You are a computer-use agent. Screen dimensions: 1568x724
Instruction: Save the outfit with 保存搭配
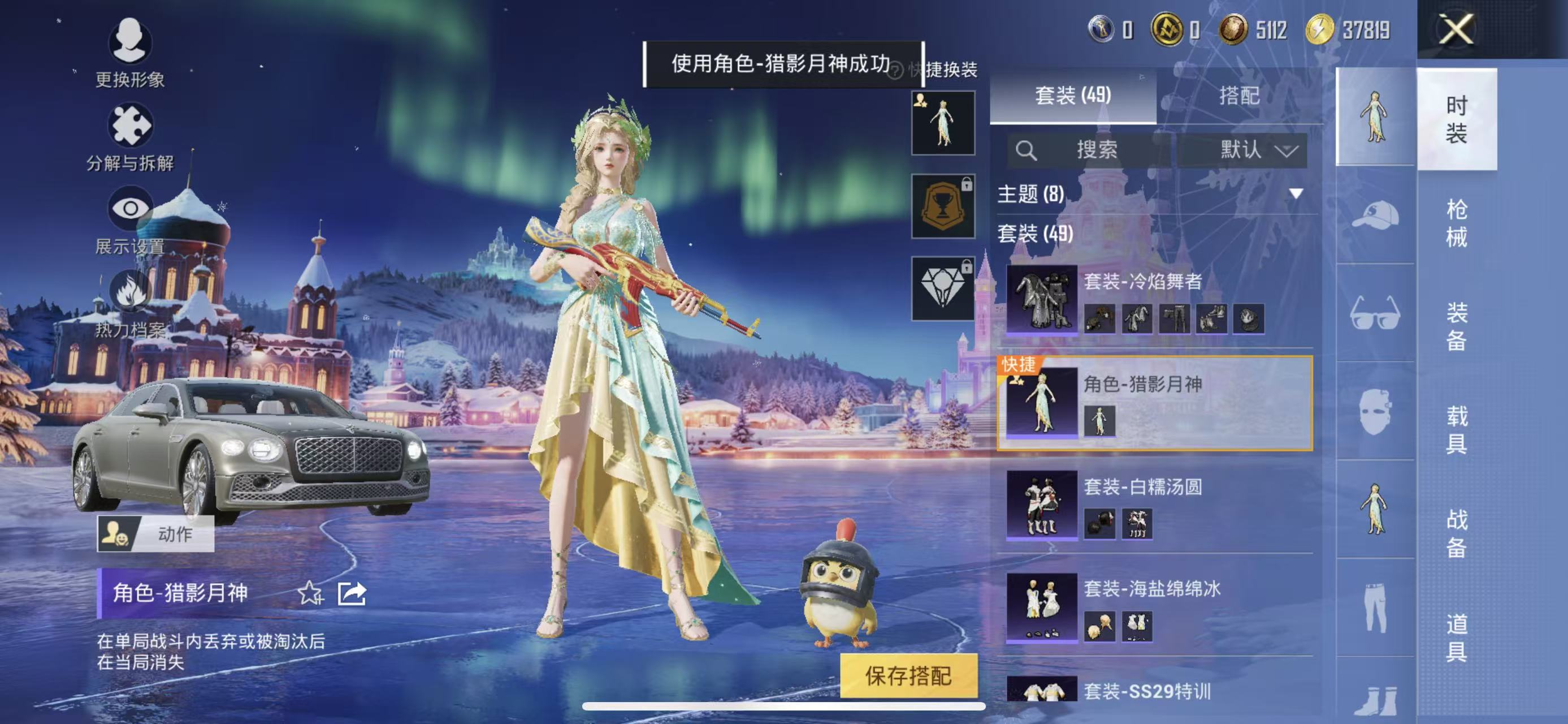908,675
